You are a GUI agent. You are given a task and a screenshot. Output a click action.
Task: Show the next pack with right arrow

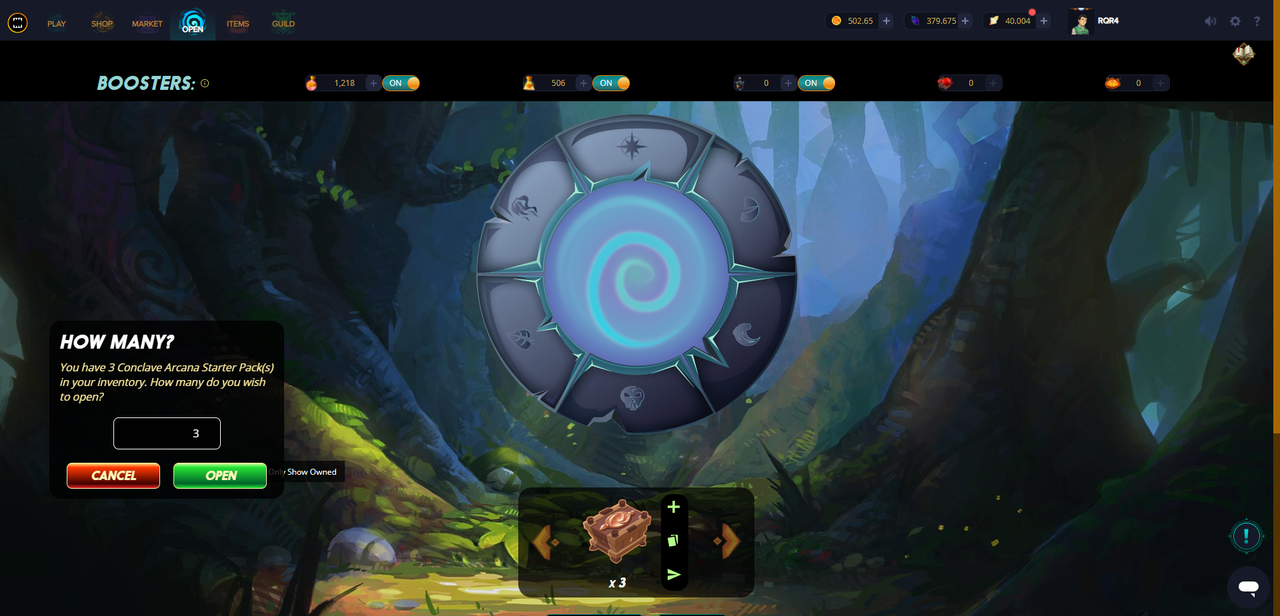pos(730,542)
